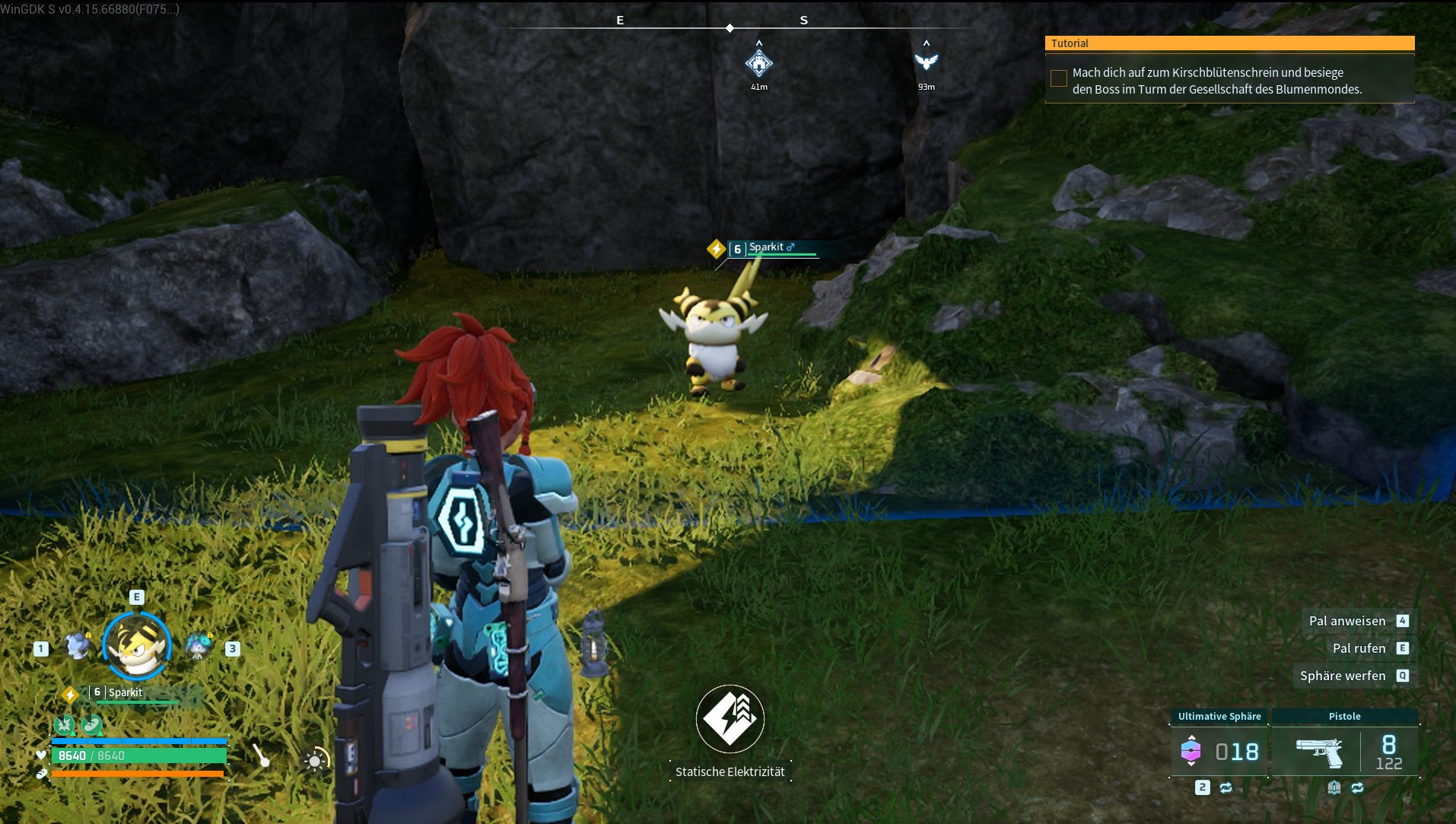Select the Statische Elektrizität skill icon
Screen dimensions: 1456x824
730,719
